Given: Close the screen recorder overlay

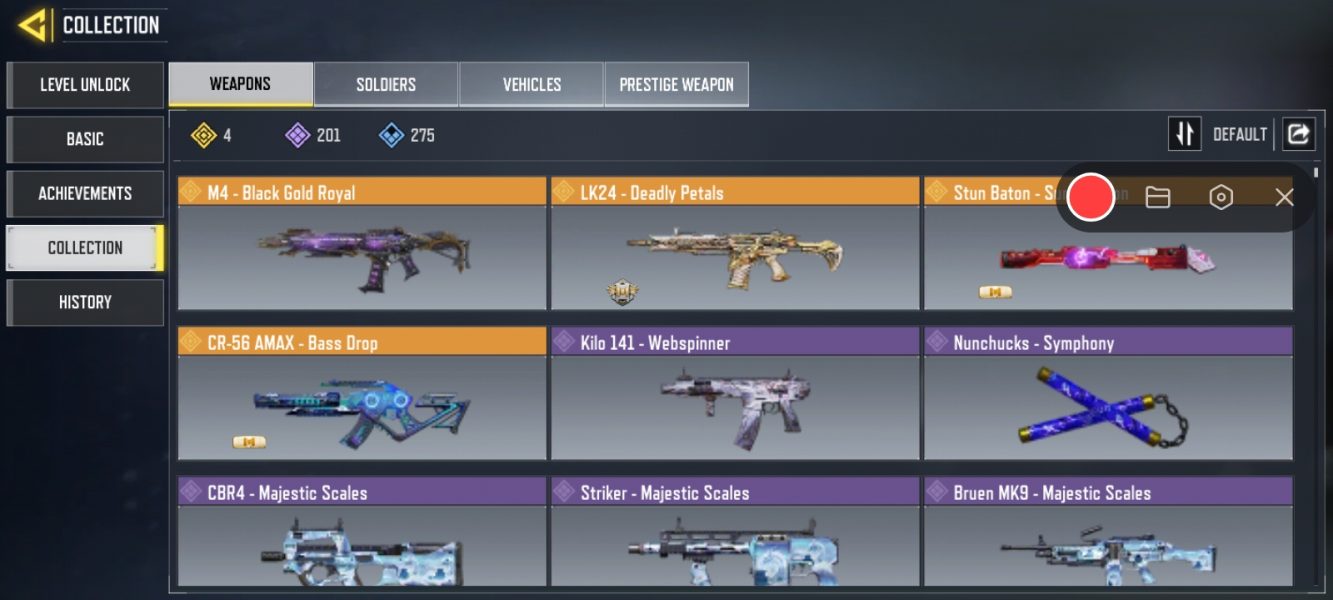Looking at the screenshot, I should (1284, 197).
